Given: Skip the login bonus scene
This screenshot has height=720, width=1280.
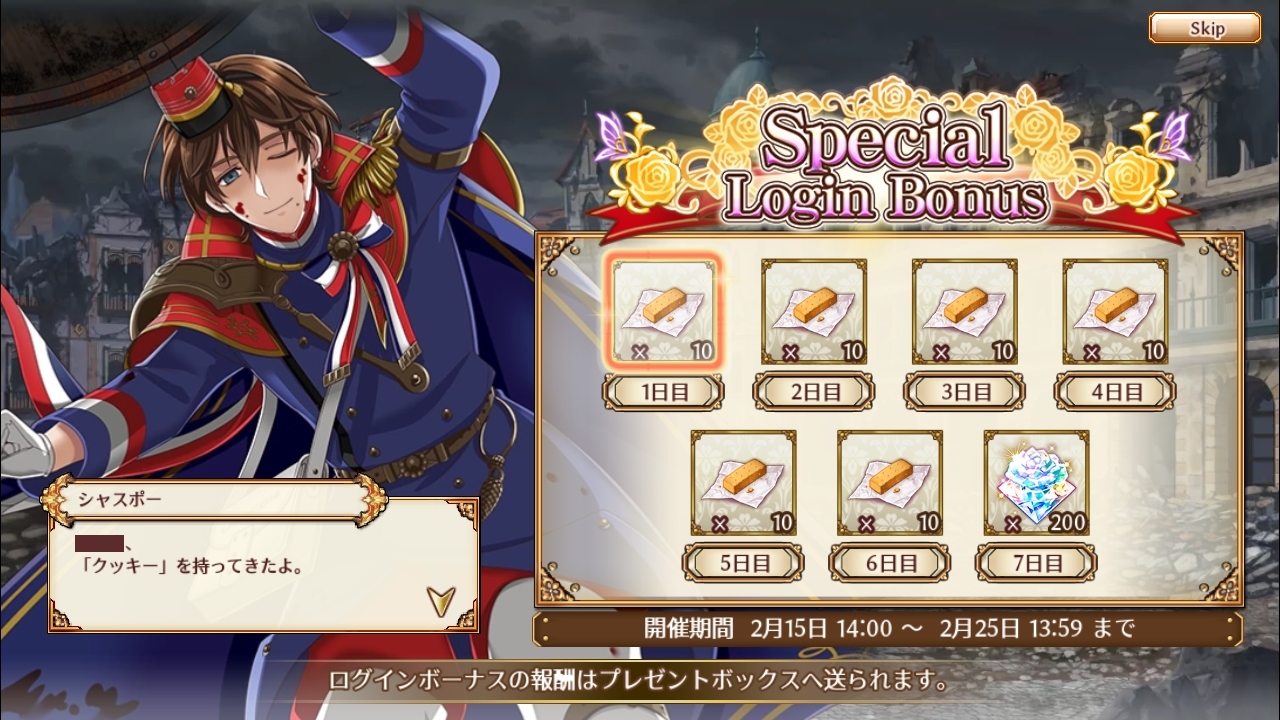Looking at the screenshot, I should (1204, 28).
